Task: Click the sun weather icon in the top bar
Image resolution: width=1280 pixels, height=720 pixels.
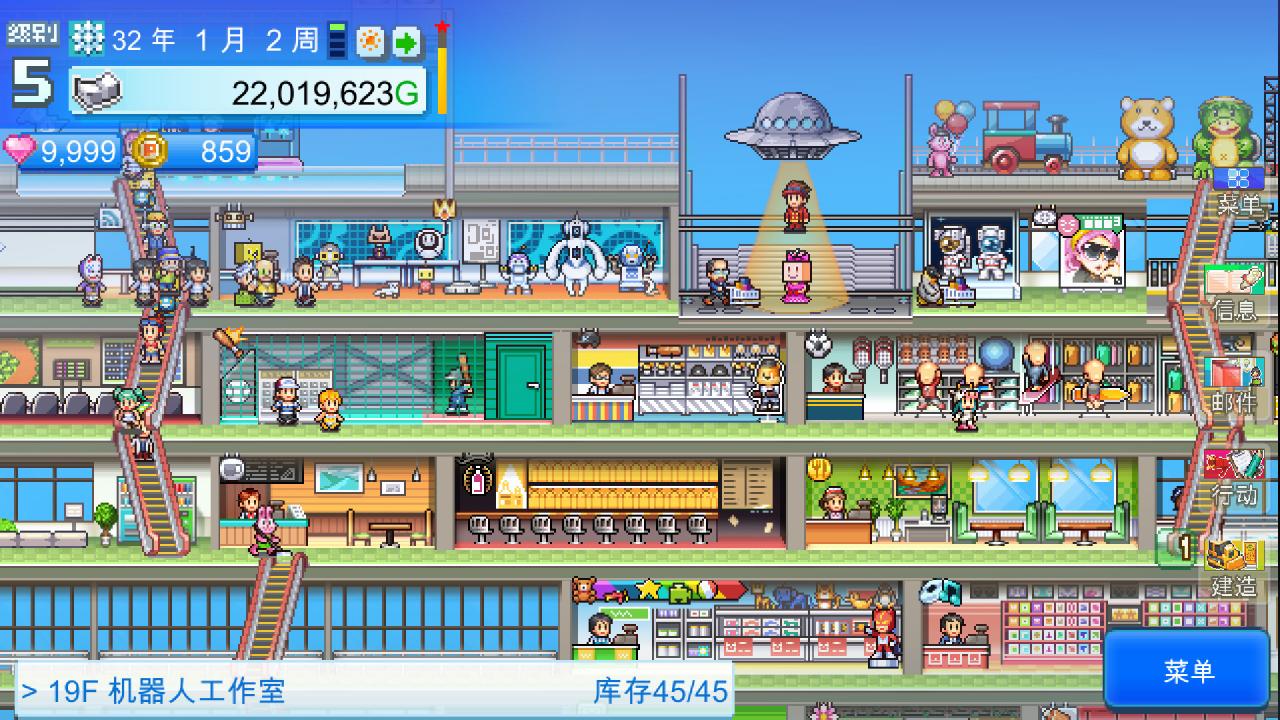Action: pyautogui.click(x=370, y=41)
